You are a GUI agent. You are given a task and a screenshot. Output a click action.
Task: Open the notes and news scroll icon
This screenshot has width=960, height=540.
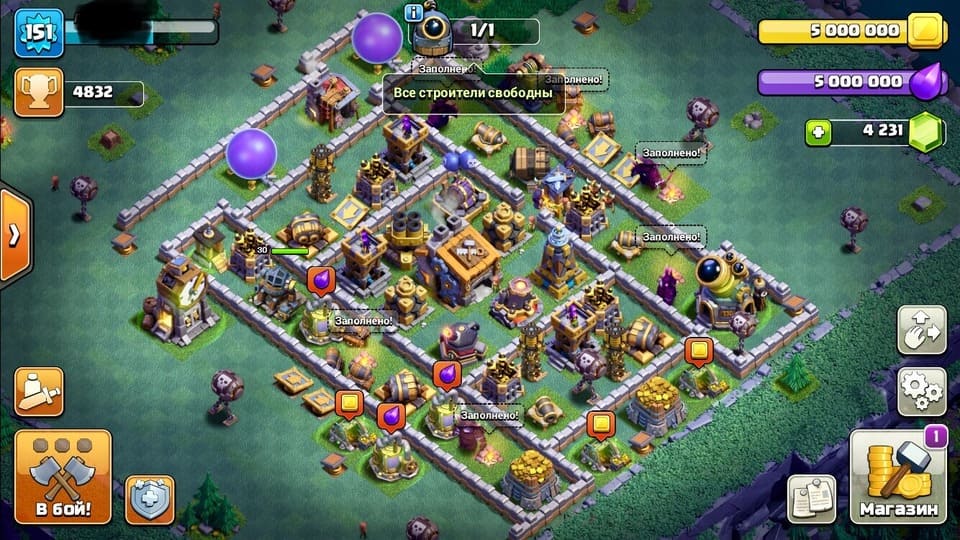click(811, 498)
